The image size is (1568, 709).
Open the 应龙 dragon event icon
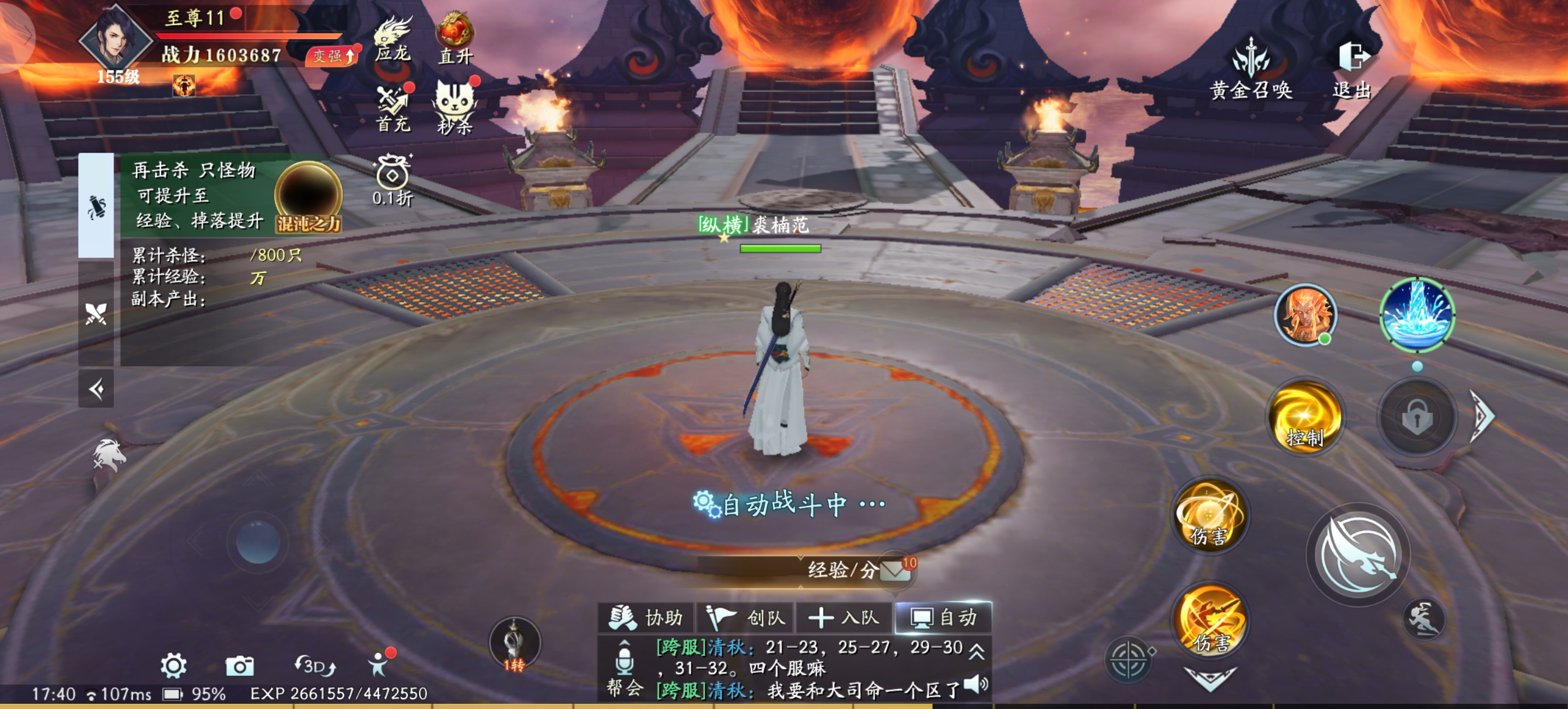click(393, 39)
